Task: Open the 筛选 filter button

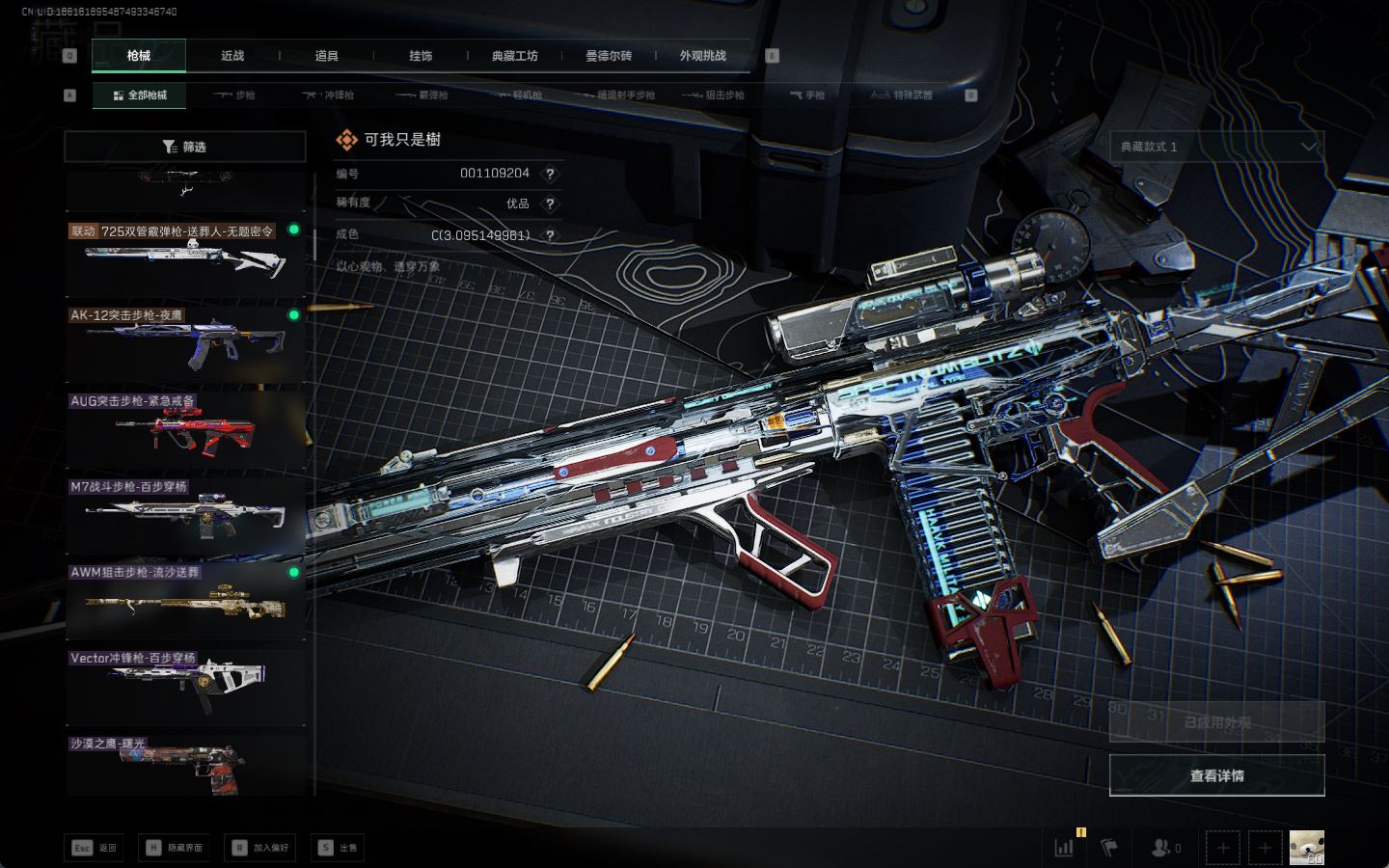Action: (x=184, y=147)
